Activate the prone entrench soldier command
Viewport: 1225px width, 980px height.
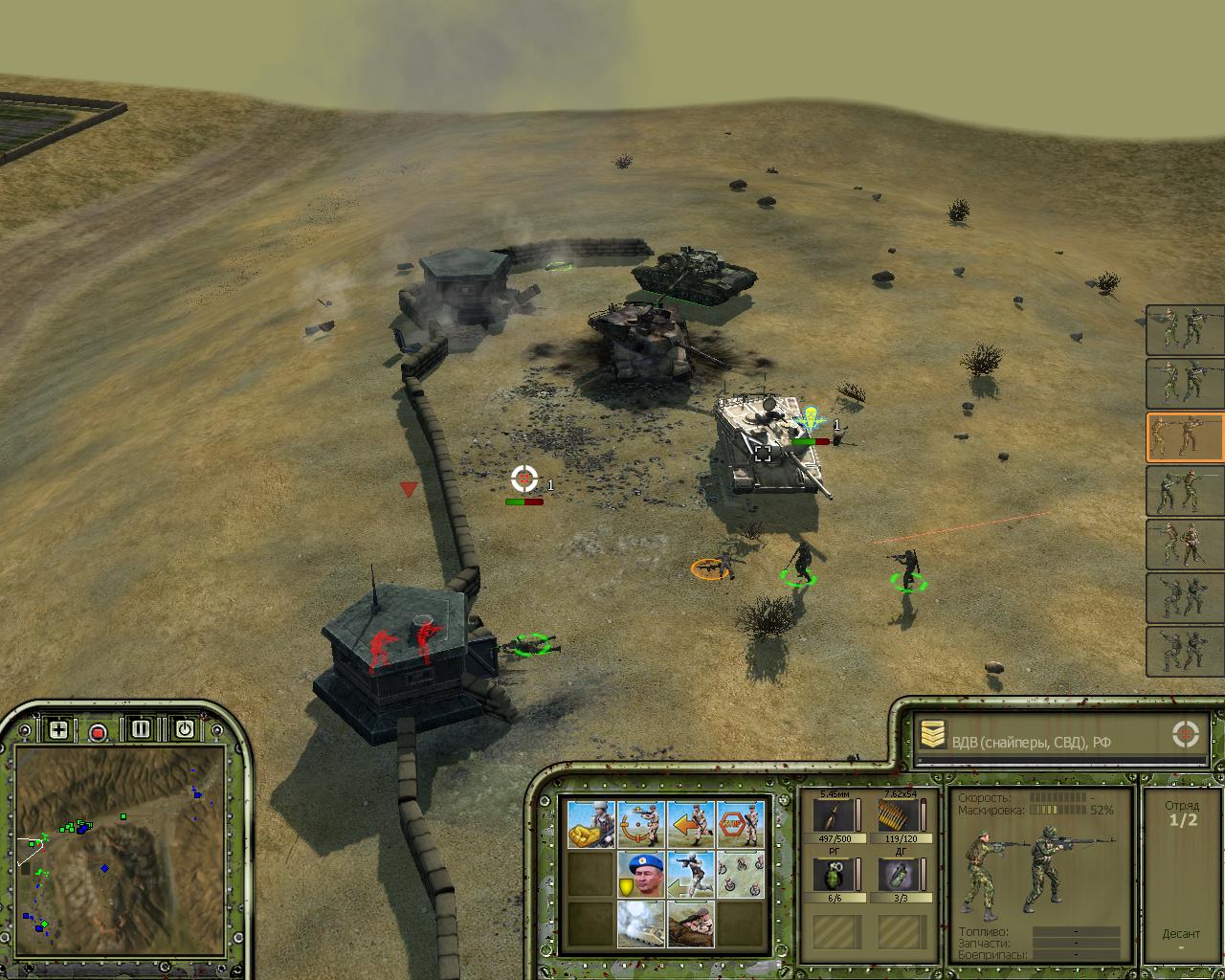tap(690, 924)
